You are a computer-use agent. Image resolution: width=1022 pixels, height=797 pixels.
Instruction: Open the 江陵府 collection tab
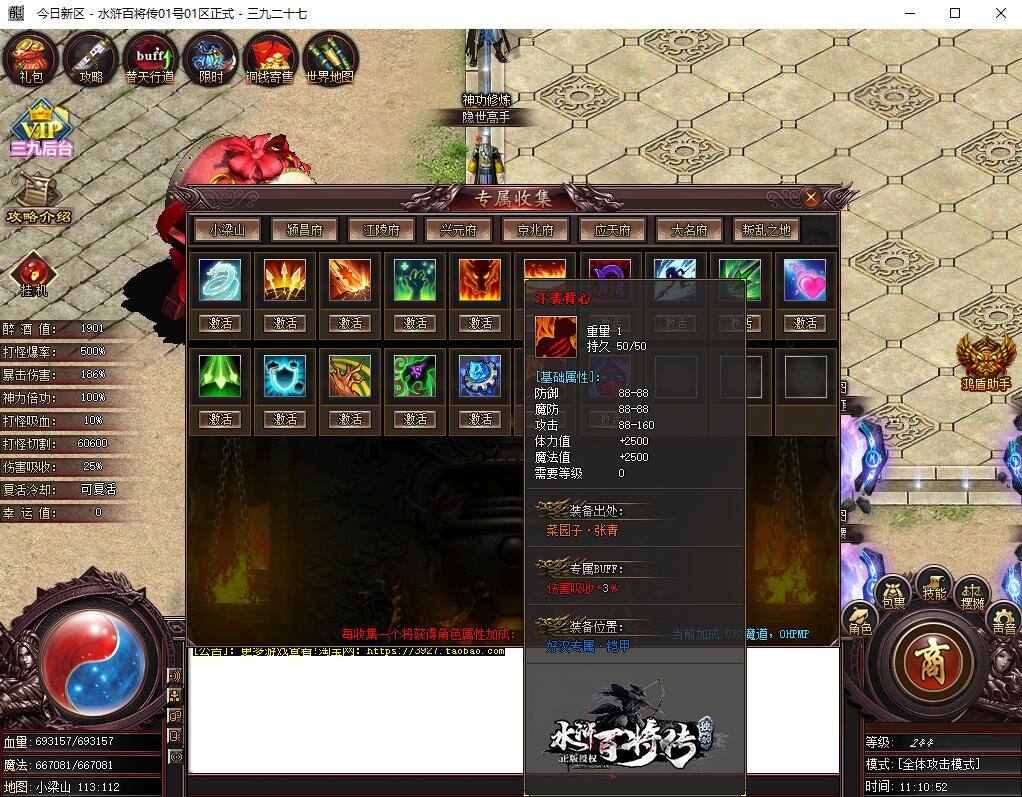tap(381, 230)
